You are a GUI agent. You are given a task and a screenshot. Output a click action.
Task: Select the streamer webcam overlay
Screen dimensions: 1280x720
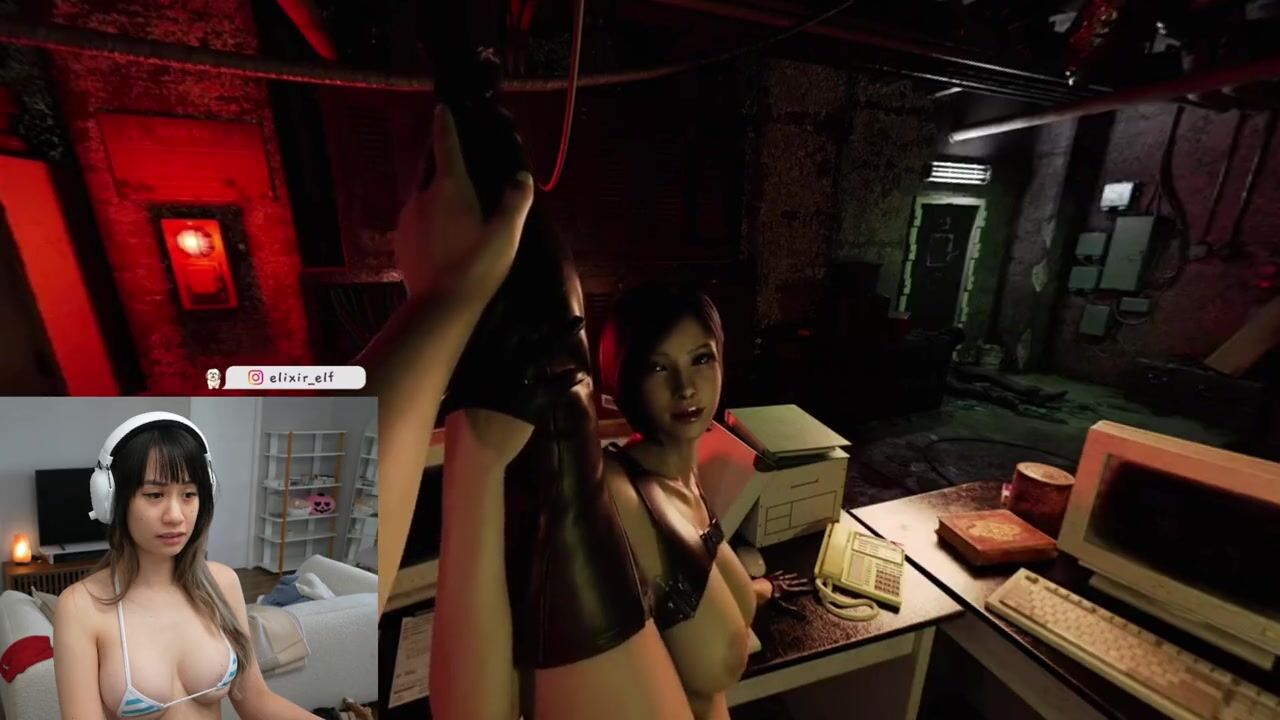click(189, 558)
